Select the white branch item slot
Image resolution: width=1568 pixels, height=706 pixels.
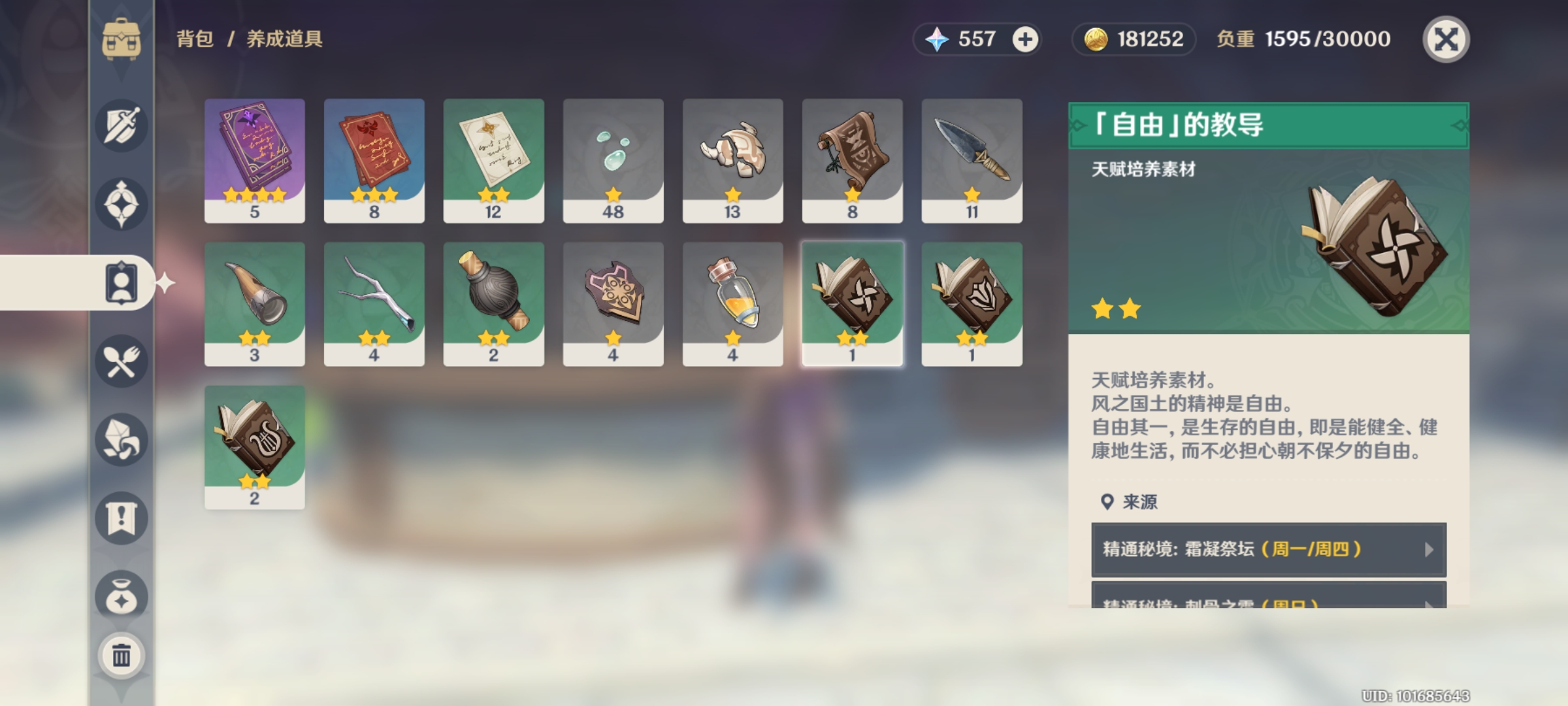click(x=374, y=304)
